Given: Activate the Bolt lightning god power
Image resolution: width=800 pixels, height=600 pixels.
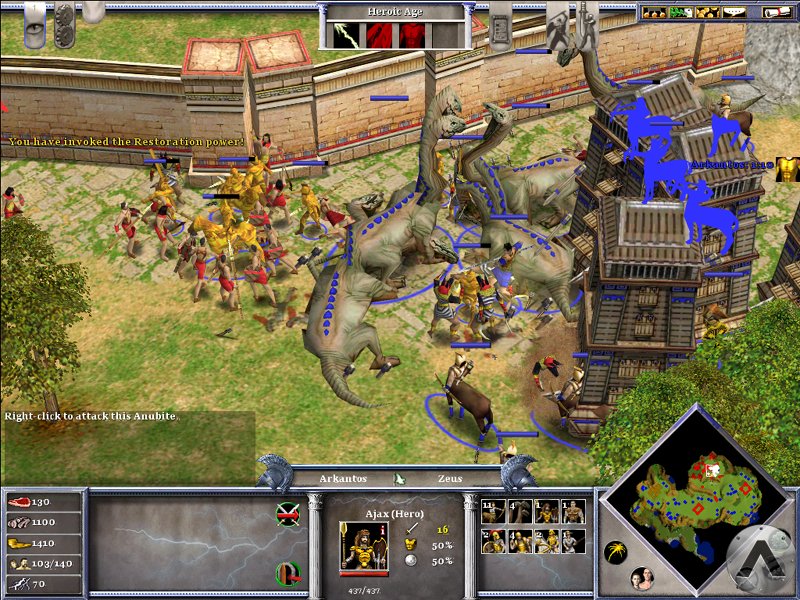Looking at the screenshot, I should 345,34.
